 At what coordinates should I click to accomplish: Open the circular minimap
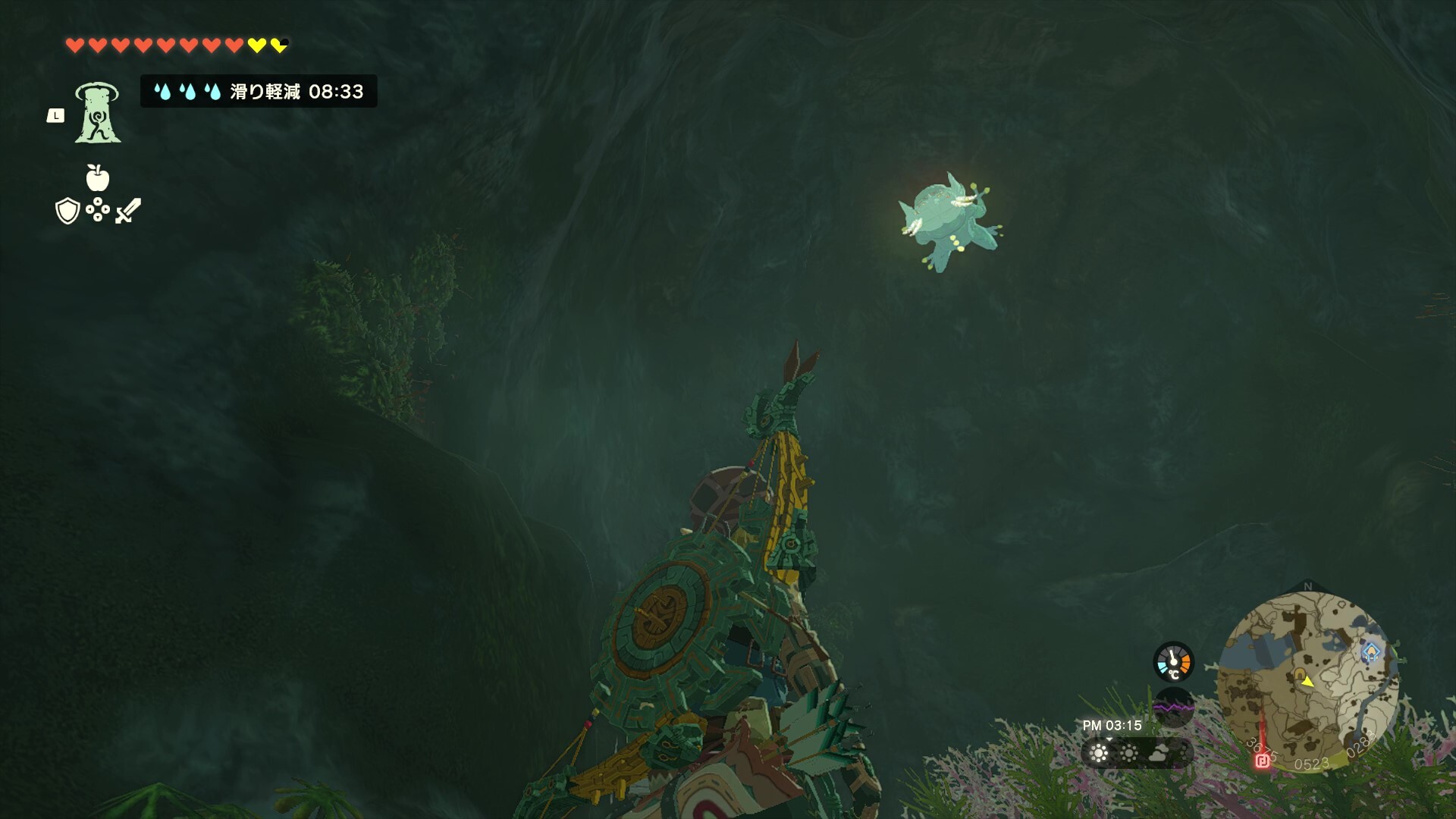click(1307, 680)
